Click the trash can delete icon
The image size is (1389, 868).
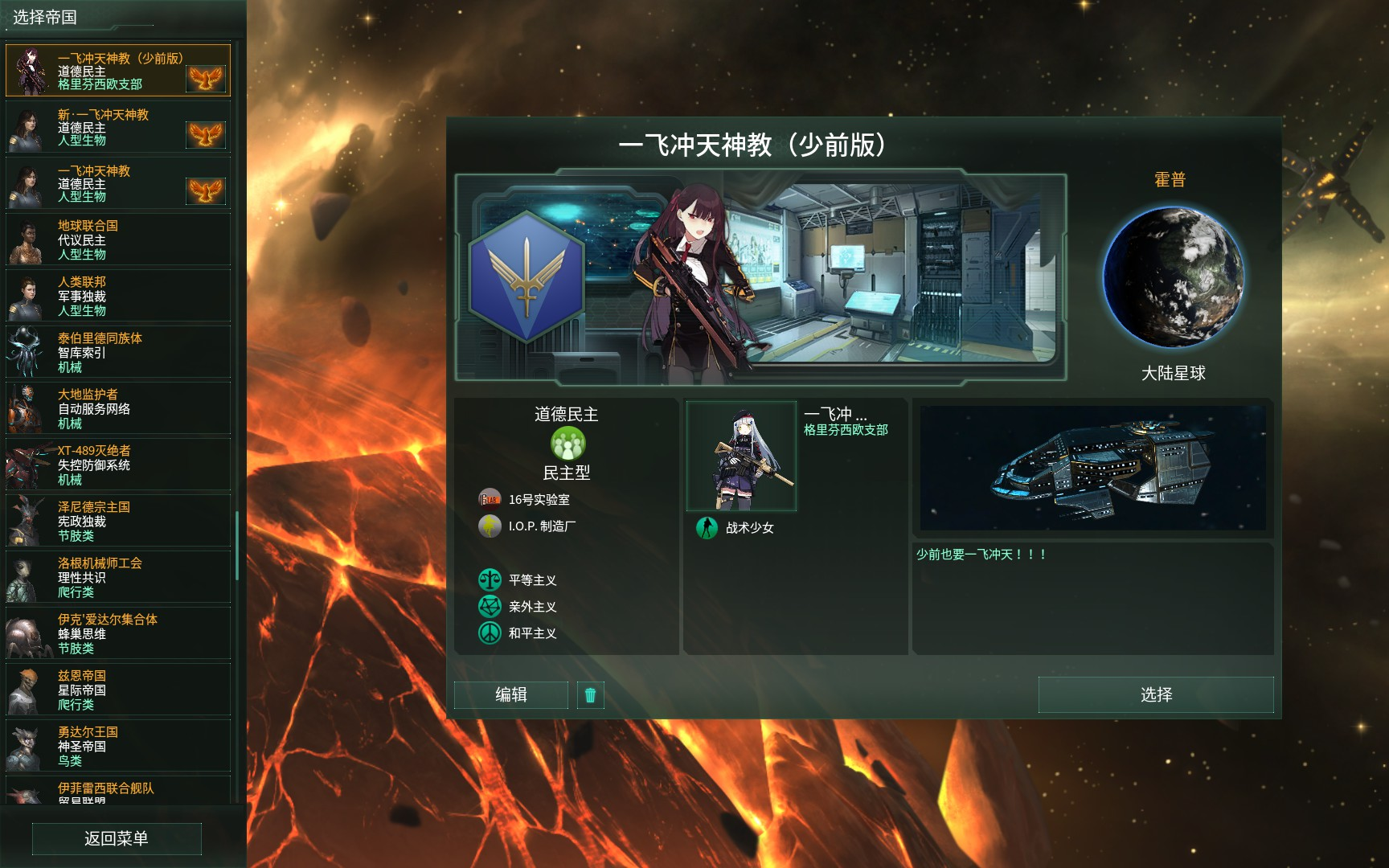[x=591, y=694]
